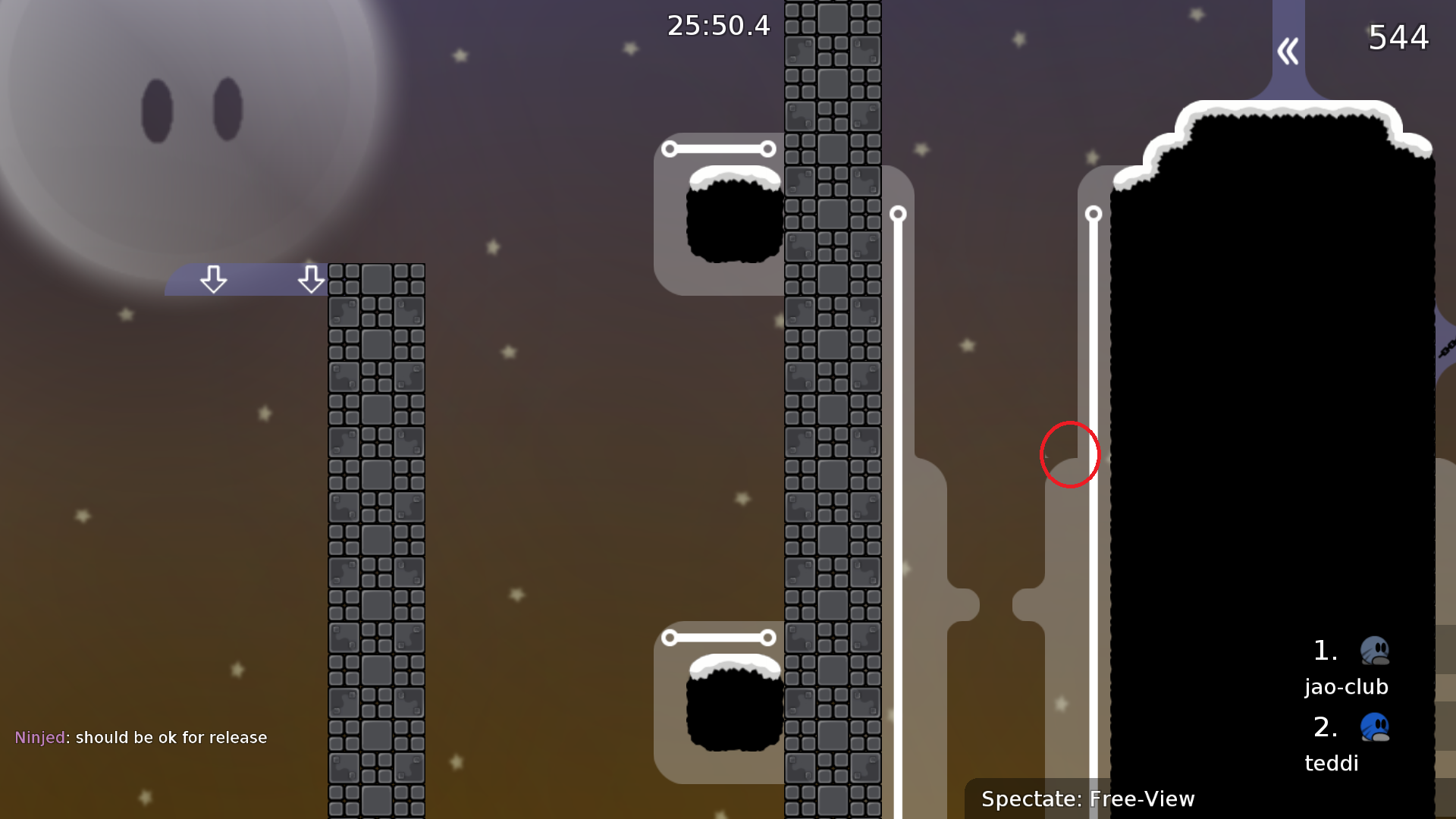Collapse the scoreboard via the double-chevron
The height and width of the screenshot is (819, 1456).
pyautogui.click(x=1287, y=50)
